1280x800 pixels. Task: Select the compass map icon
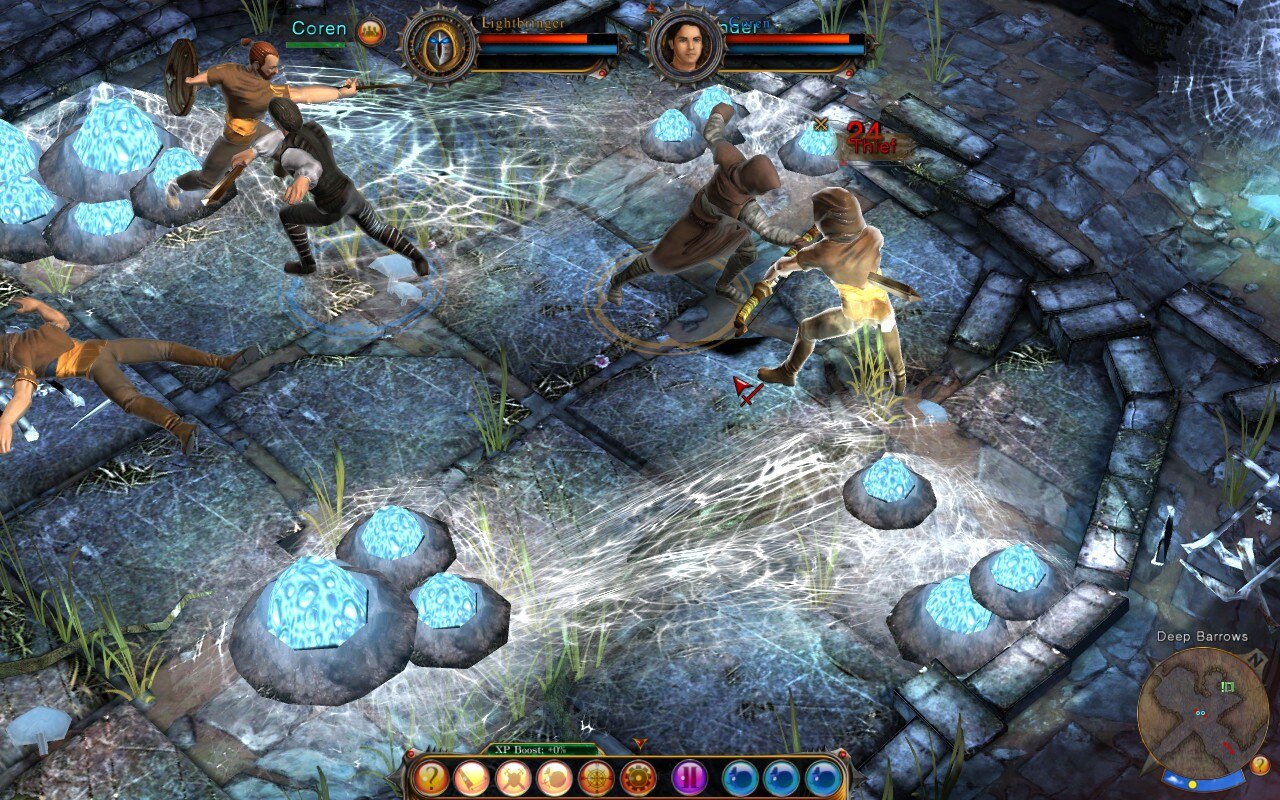[x=596, y=777]
